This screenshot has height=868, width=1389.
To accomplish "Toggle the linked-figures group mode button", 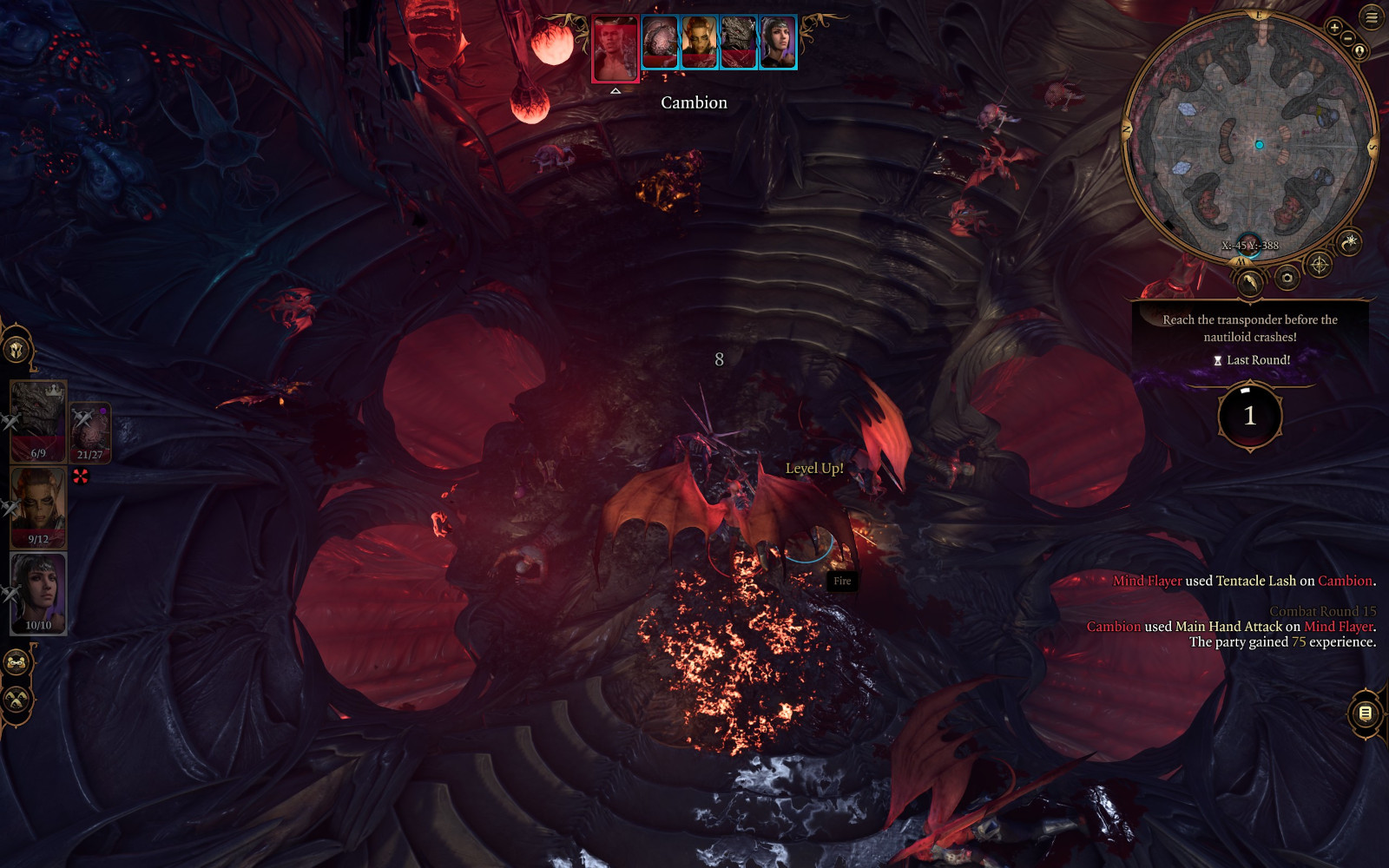I will (x=16, y=663).
